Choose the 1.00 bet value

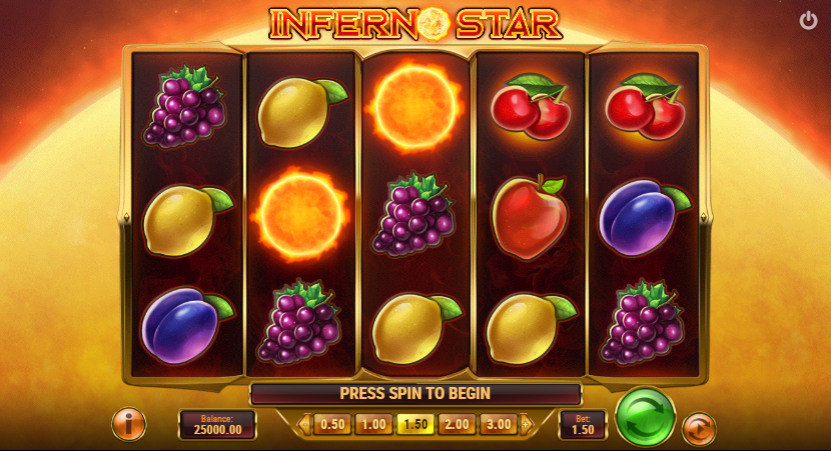tap(373, 424)
